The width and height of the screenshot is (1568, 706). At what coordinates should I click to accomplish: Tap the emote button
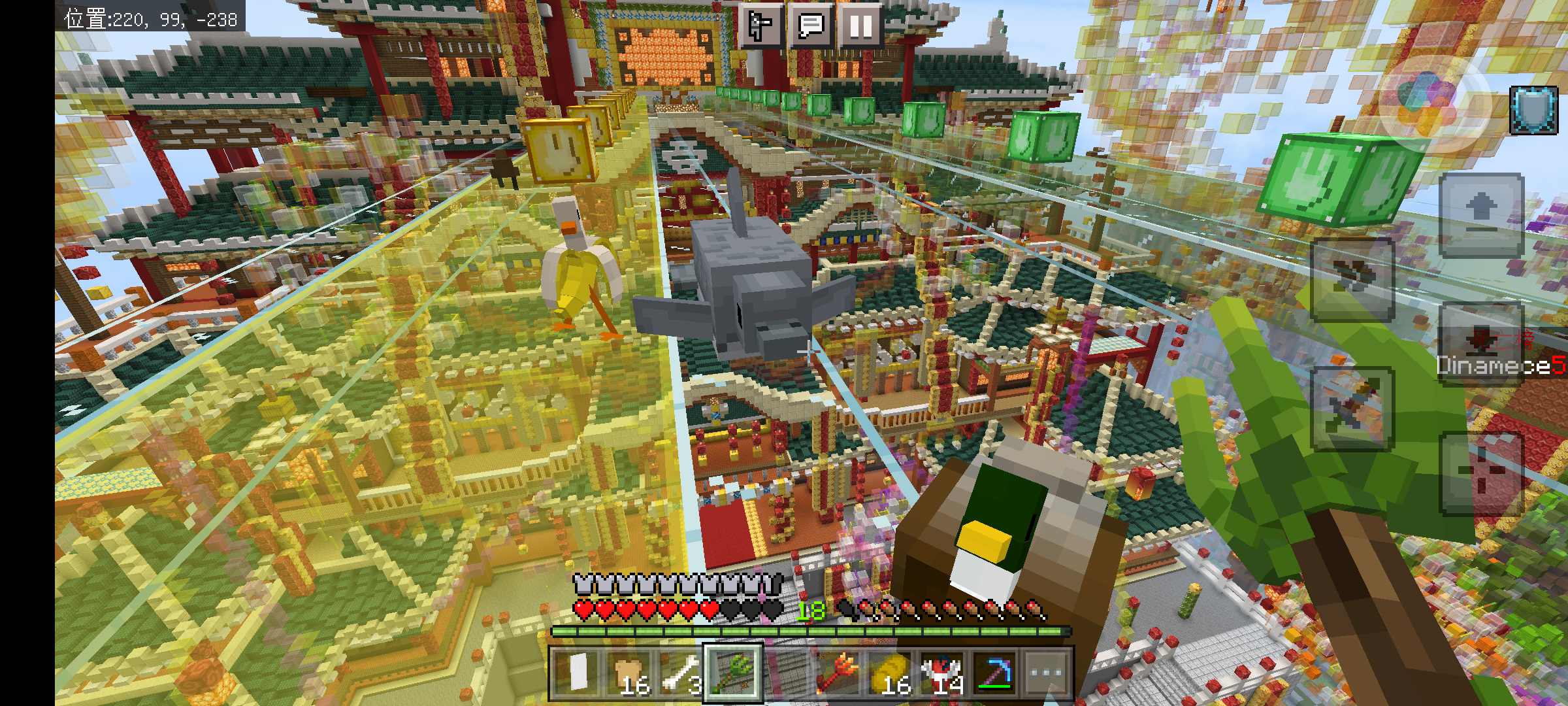point(760,26)
